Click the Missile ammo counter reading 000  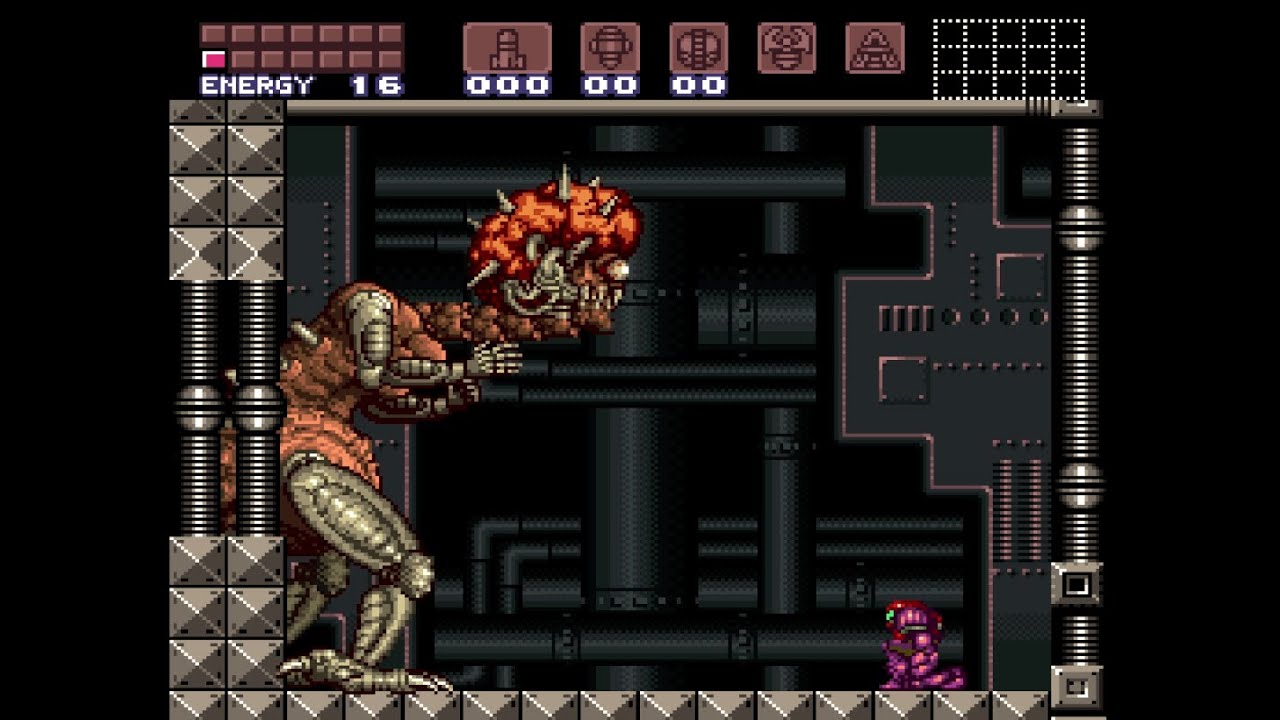tap(506, 84)
